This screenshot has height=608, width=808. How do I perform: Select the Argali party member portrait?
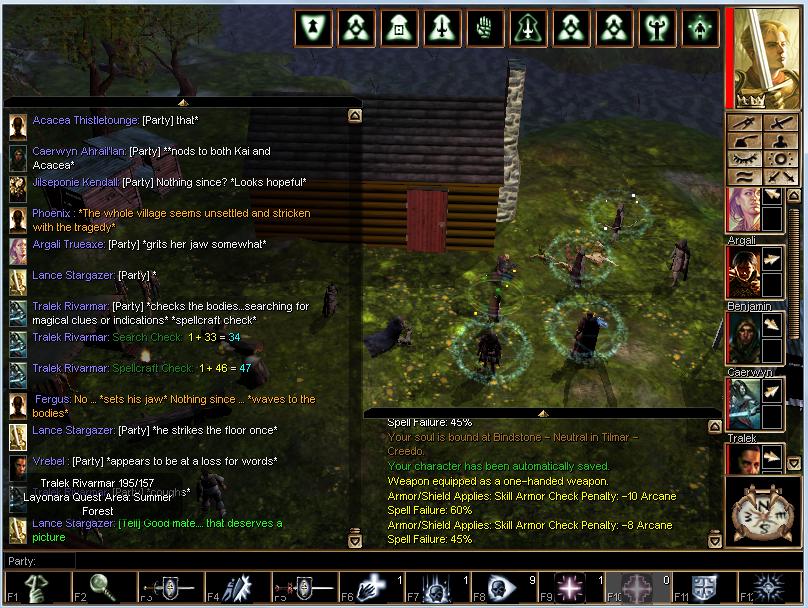[743, 210]
